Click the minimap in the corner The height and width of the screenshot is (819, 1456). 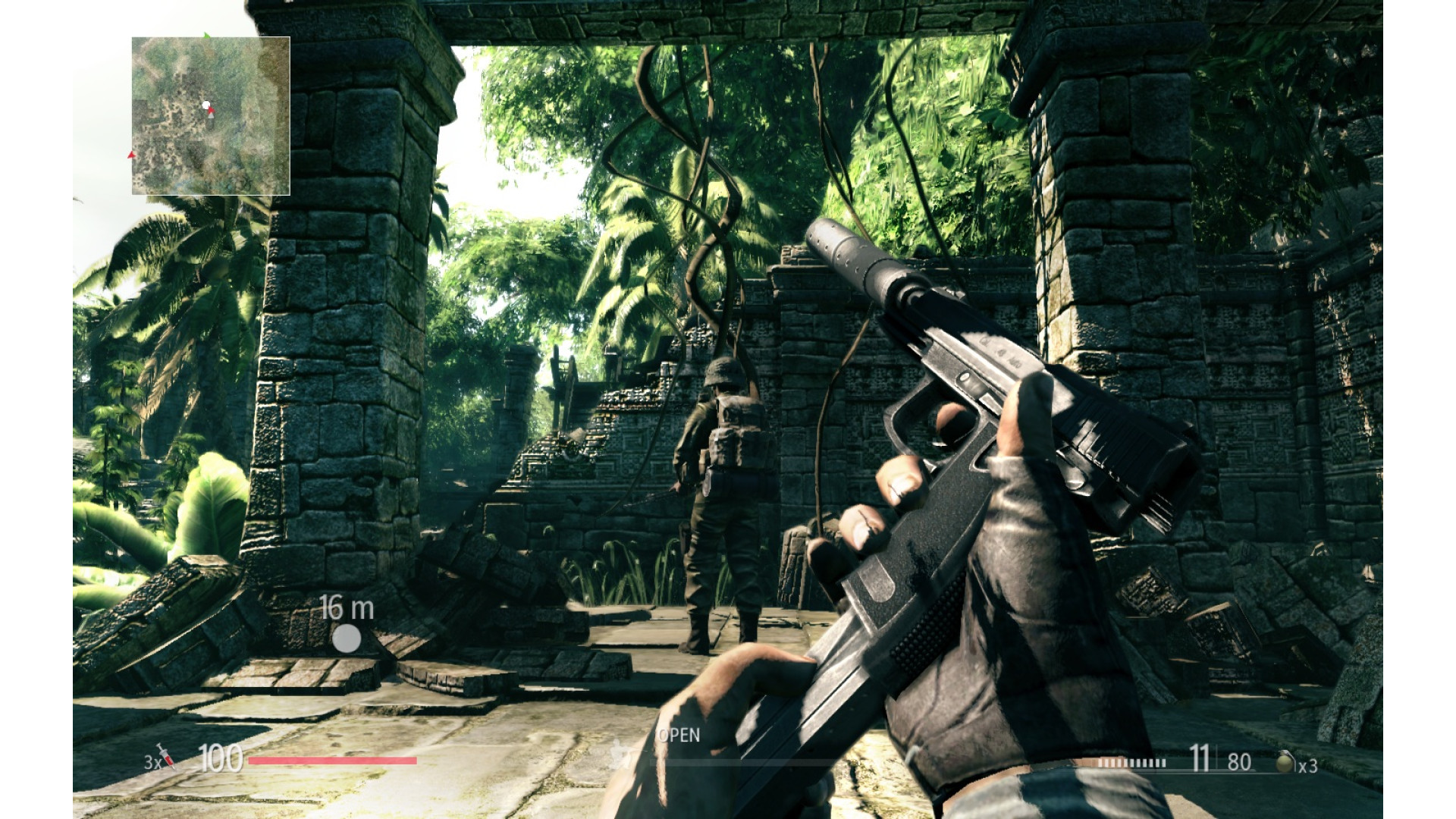(211, 115)
